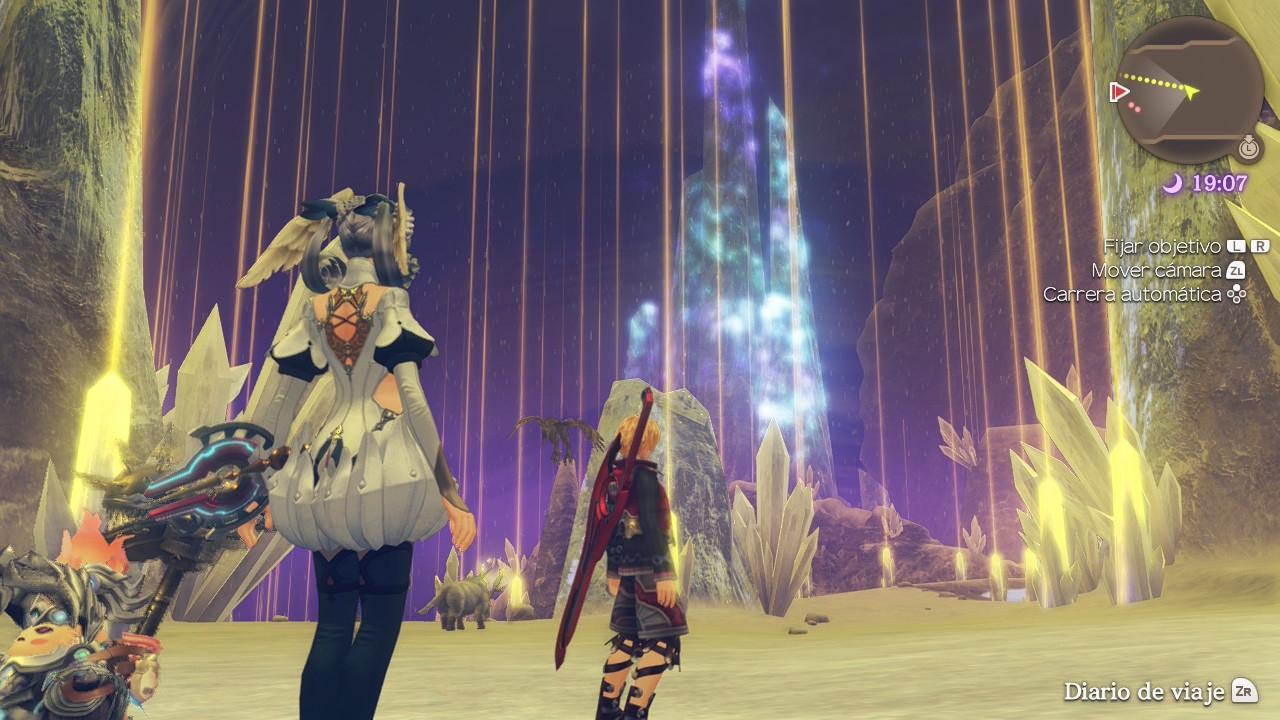Image resolution: width=1280 pixels, height=720 pixels.
Task: Select the red flag marker on the minimap
Action: (1119, 92)
